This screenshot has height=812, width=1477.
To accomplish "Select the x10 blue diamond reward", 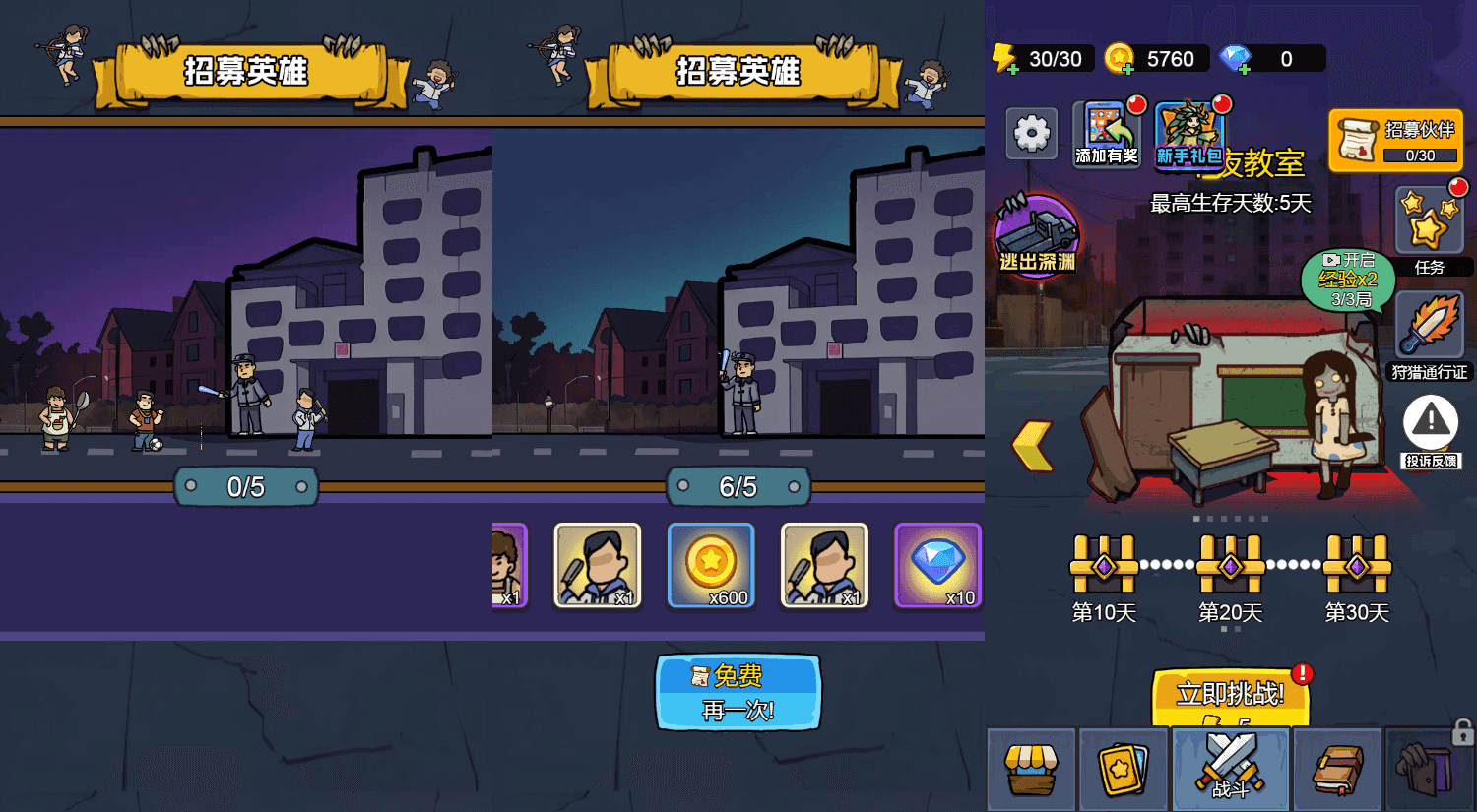I will point(937,566).
